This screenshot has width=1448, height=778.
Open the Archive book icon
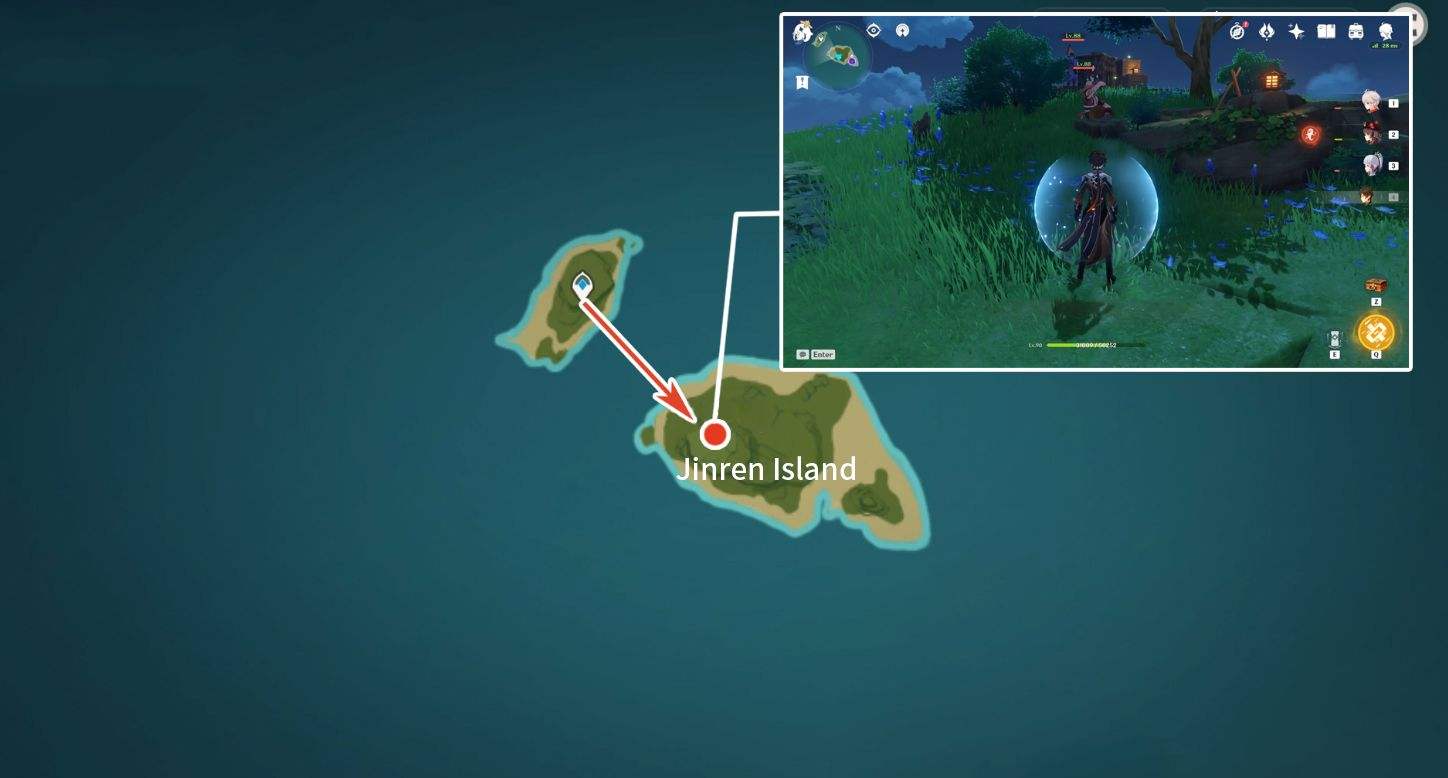[1326, 31]
